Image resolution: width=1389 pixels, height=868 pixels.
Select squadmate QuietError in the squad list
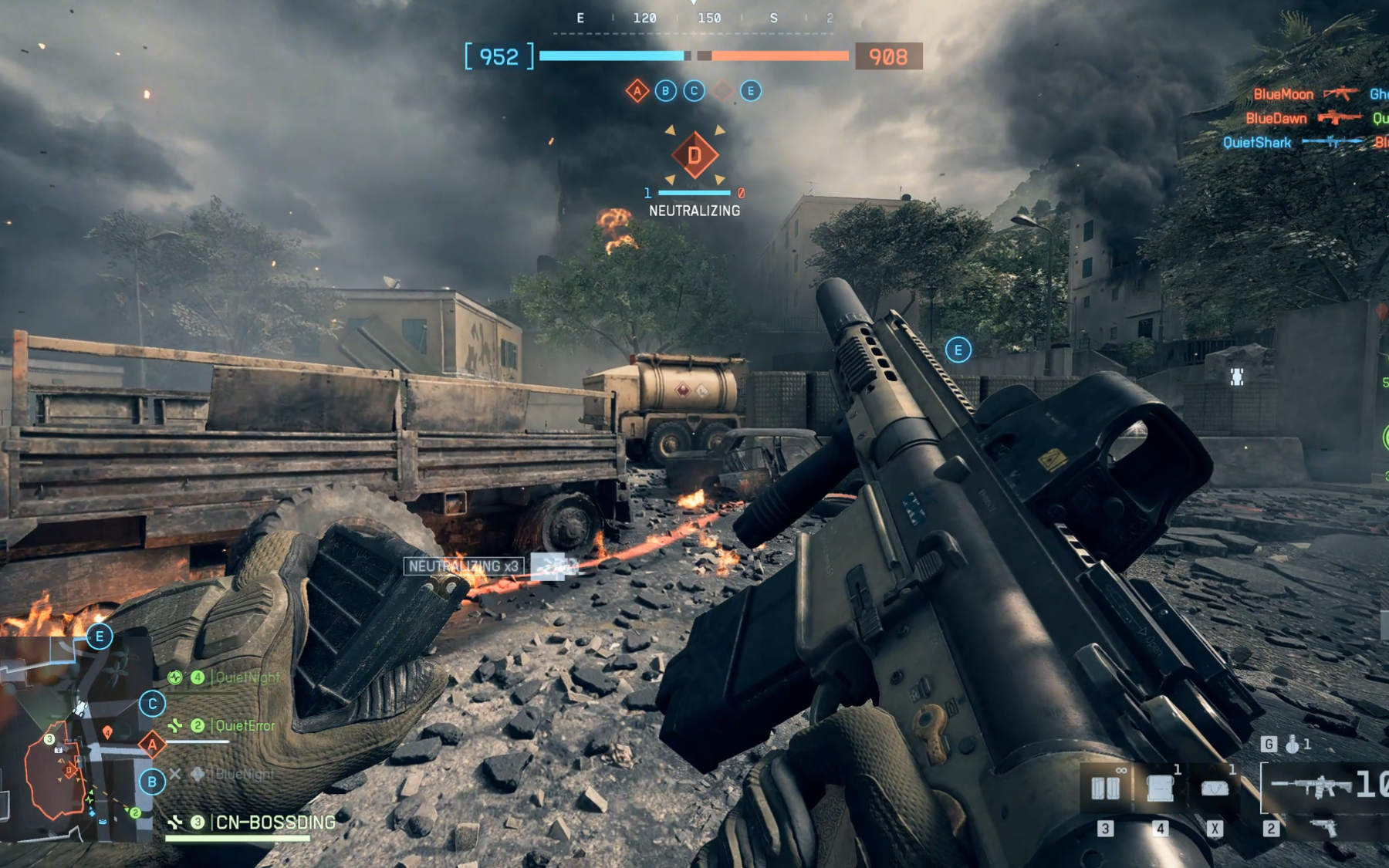tap(245, 726)
